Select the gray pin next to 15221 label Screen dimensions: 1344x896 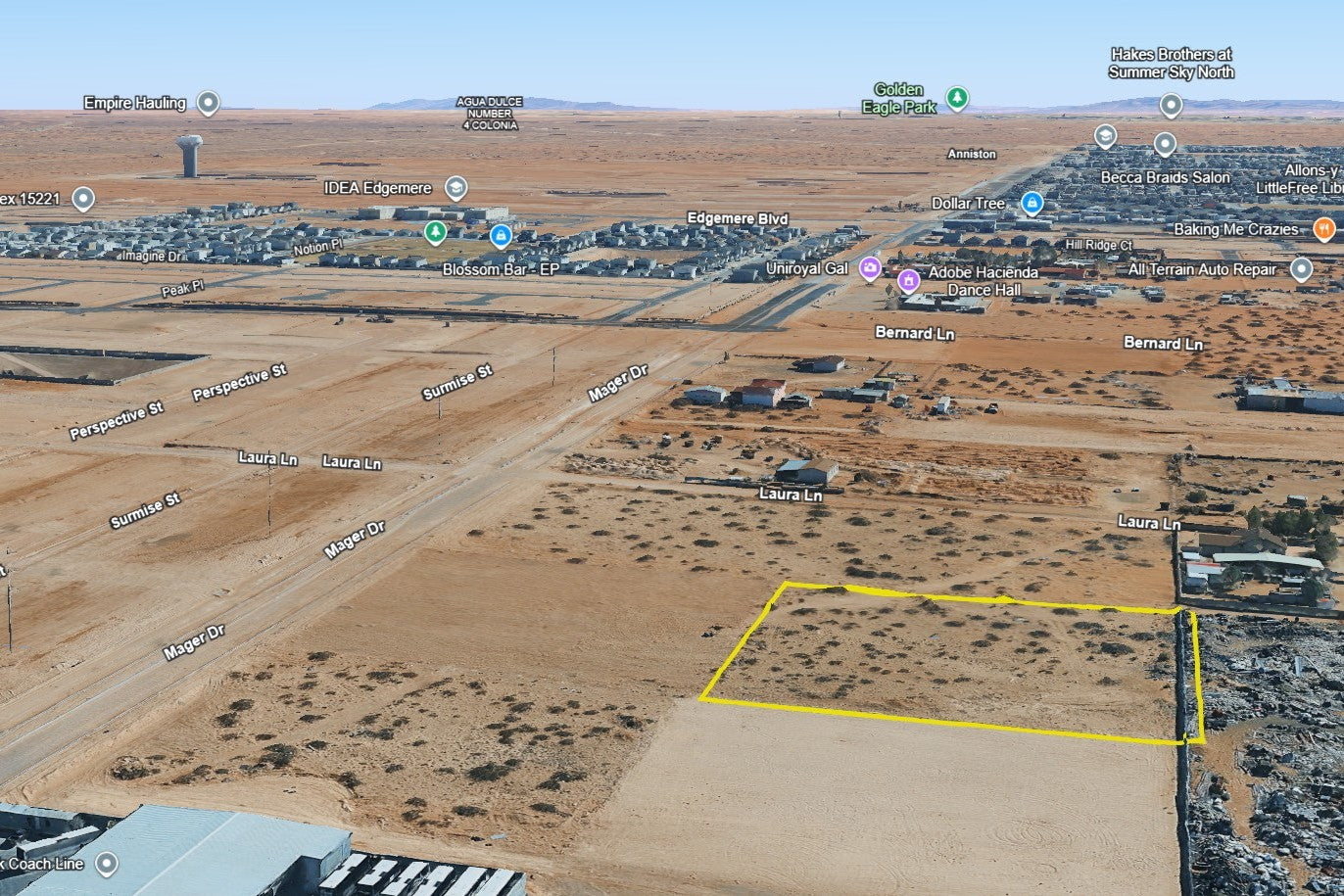coord(83,199)
